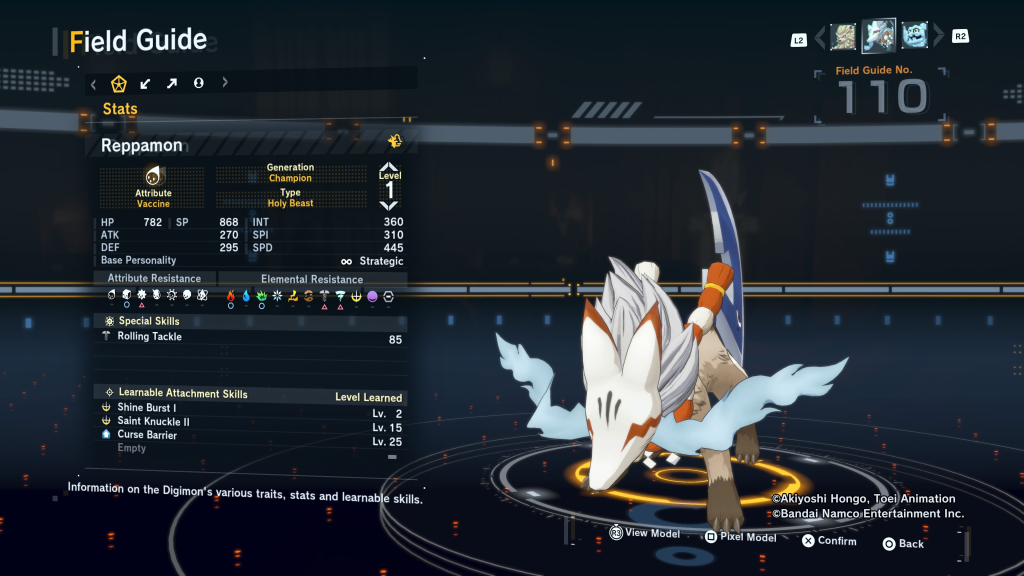Select the Rolling Tackle special skill
This screenshot has width=1024, height=576.
(x=150, y=337)
